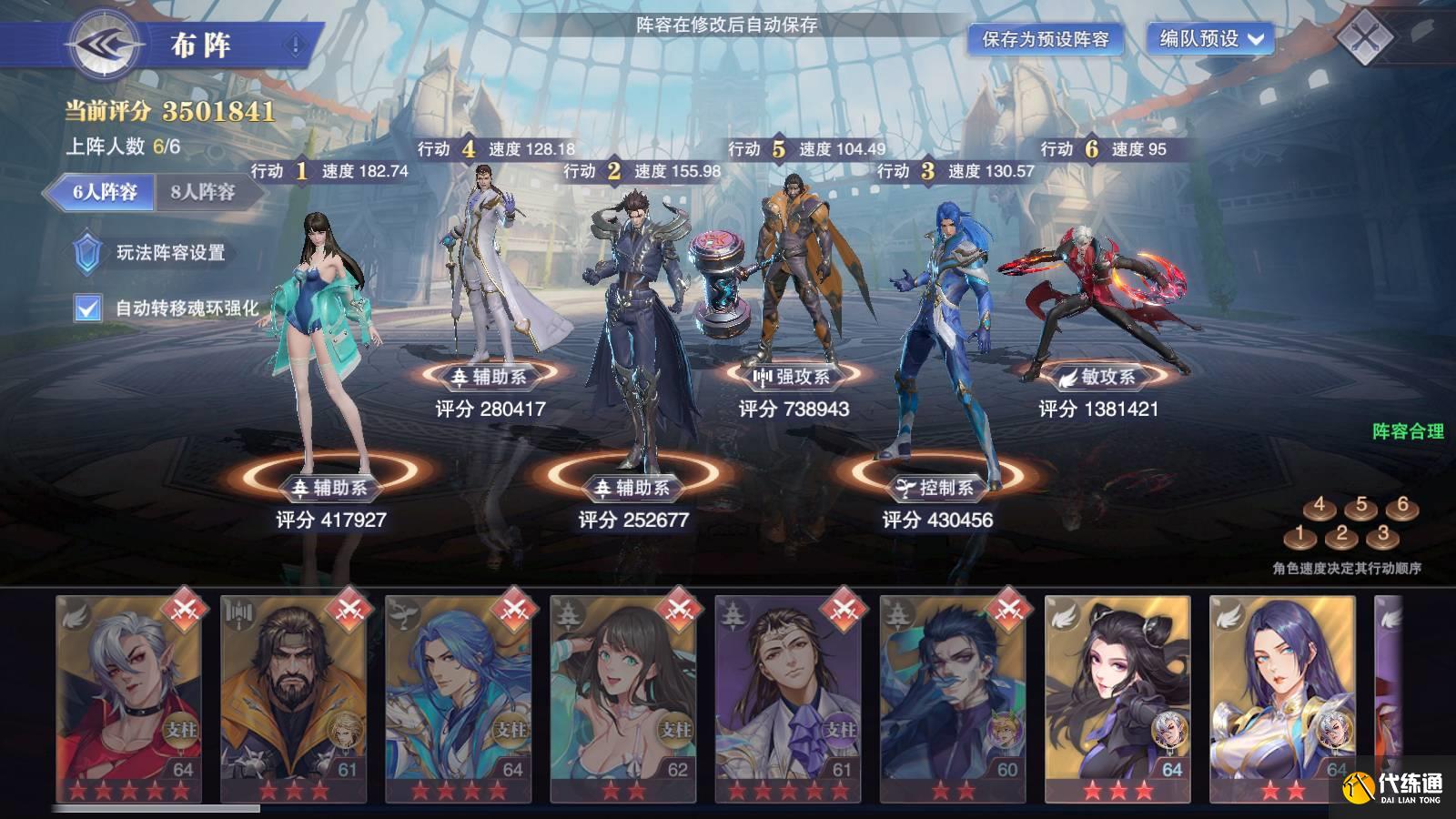Click the 玩法阵容设置 shield icon

[x=88, y=253]
